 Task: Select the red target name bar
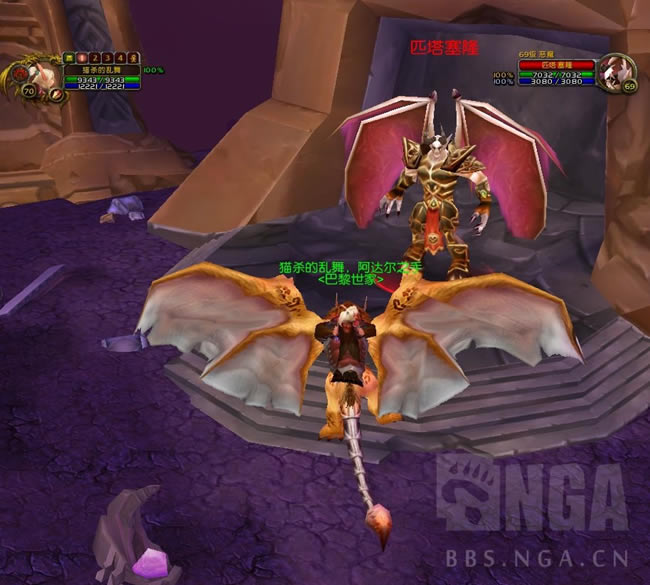pyautogui.click(x=556, y=65)
